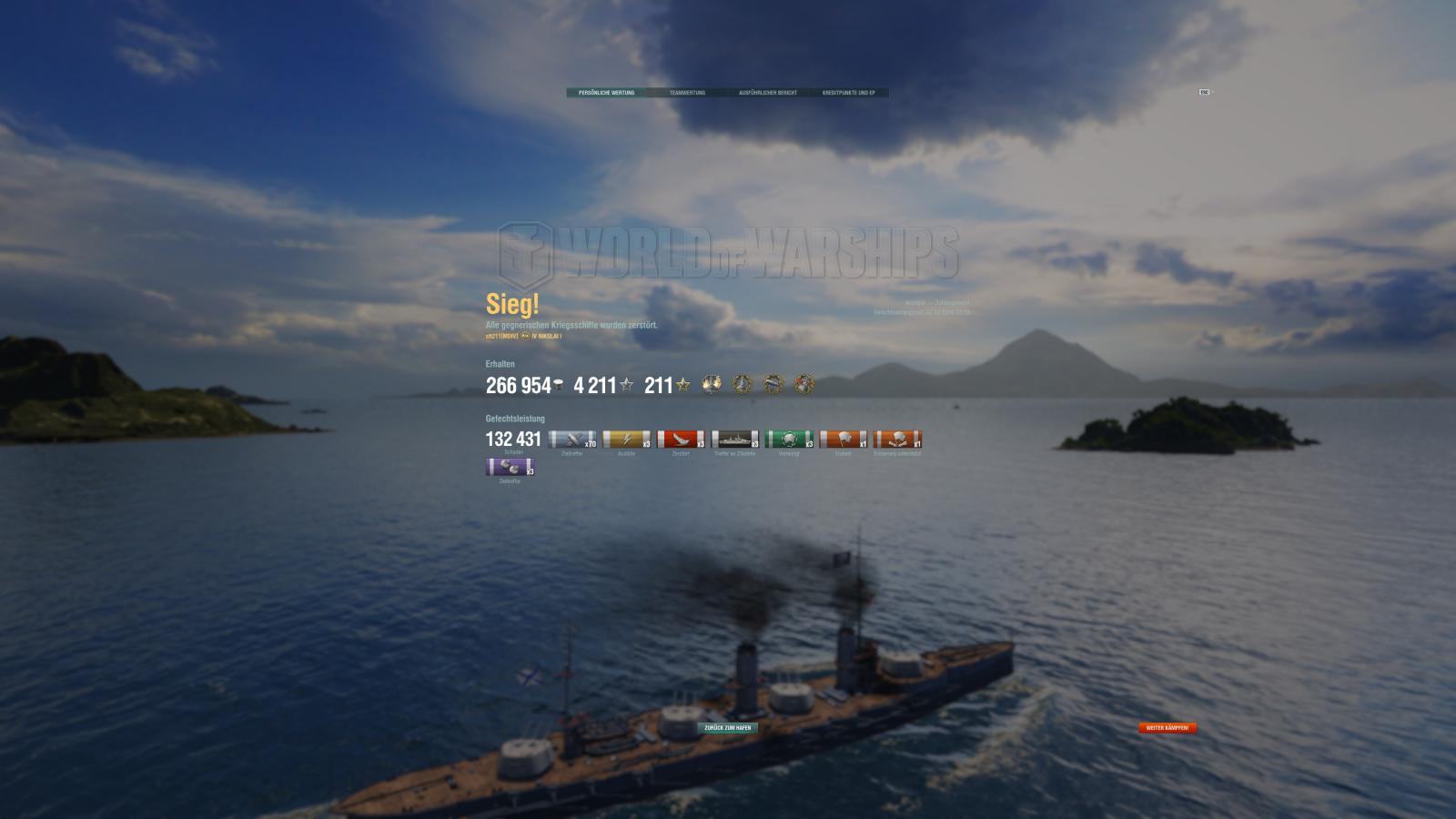Screen dimensions: 1456x819
Task: Click the Treffer an Zitadelle ship ribbon
Action: [x=734, y=440]
